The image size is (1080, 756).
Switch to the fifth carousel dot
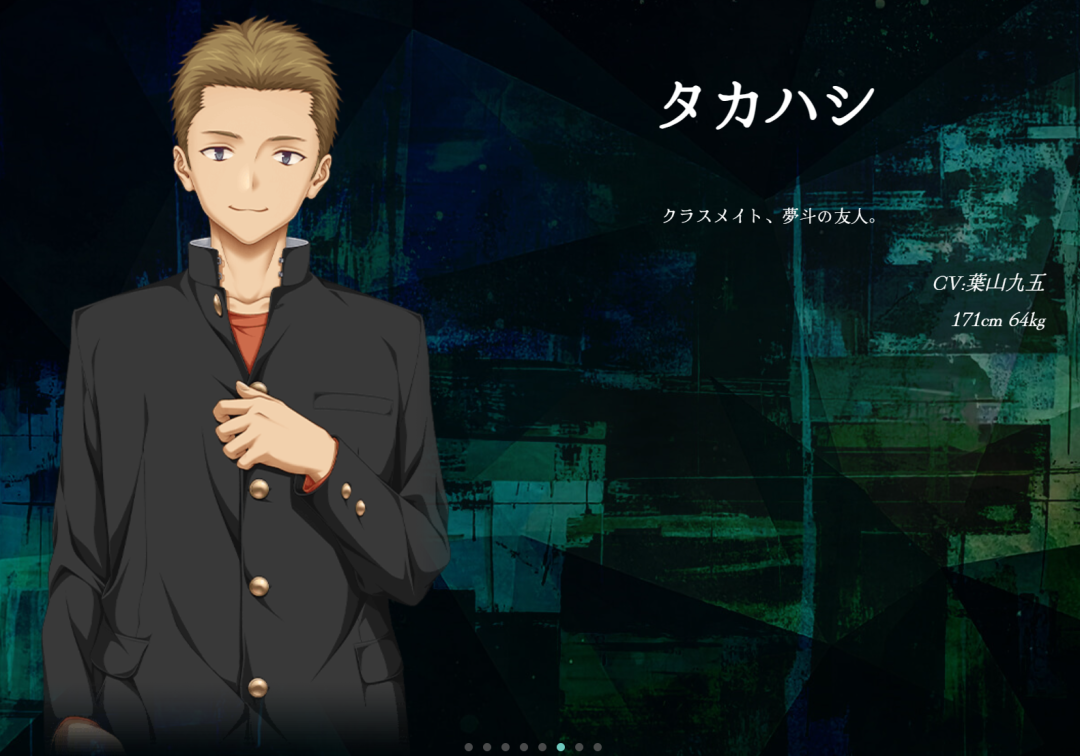(x=542, y=747)
